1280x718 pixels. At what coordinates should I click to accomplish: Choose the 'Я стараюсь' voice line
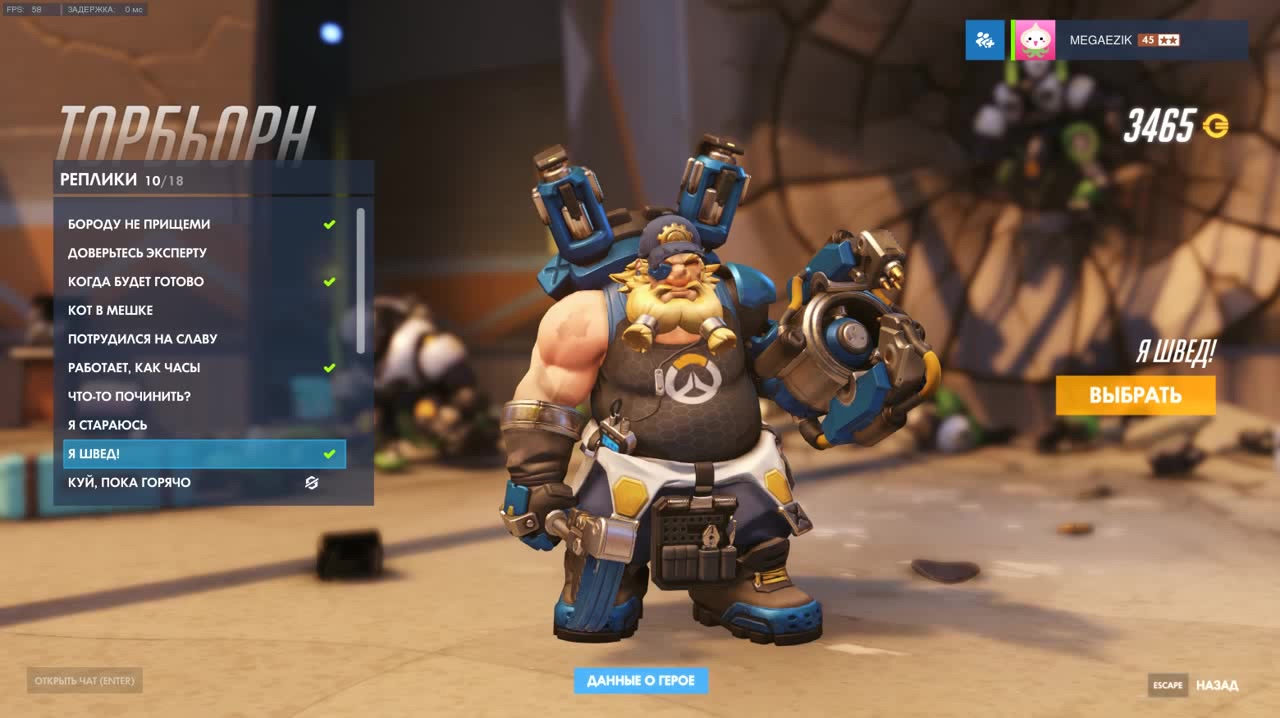pos(107,425)
